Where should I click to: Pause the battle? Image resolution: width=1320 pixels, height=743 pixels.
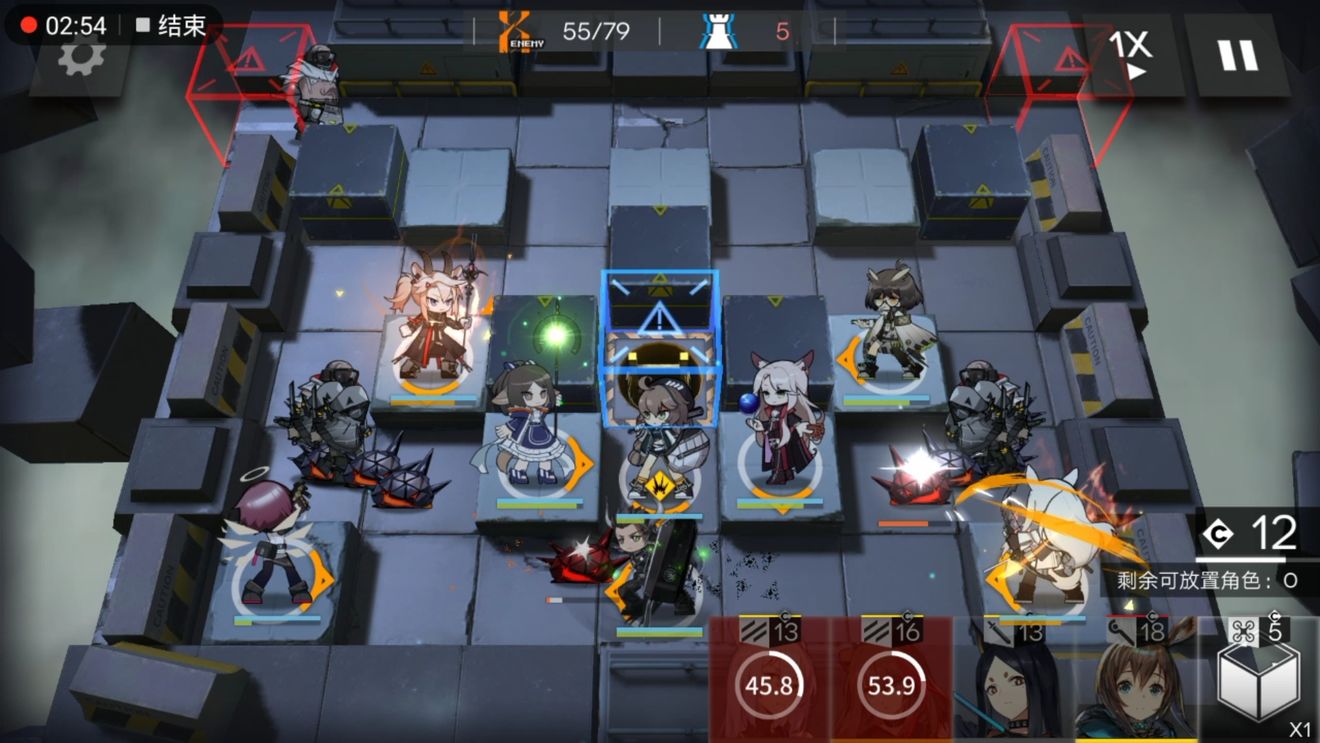[x=1237, y=51]
